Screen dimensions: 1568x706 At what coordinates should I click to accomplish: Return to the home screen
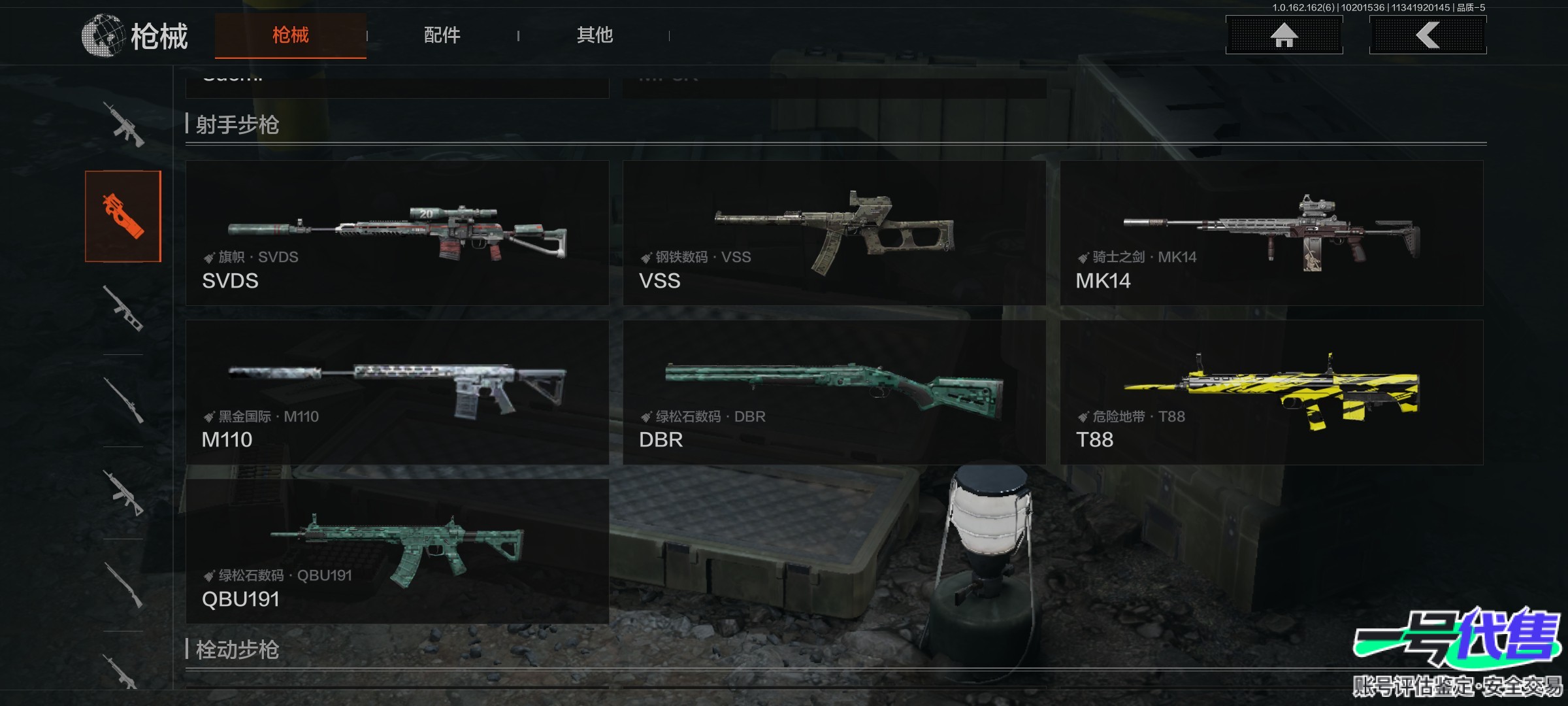[1284, 35]
